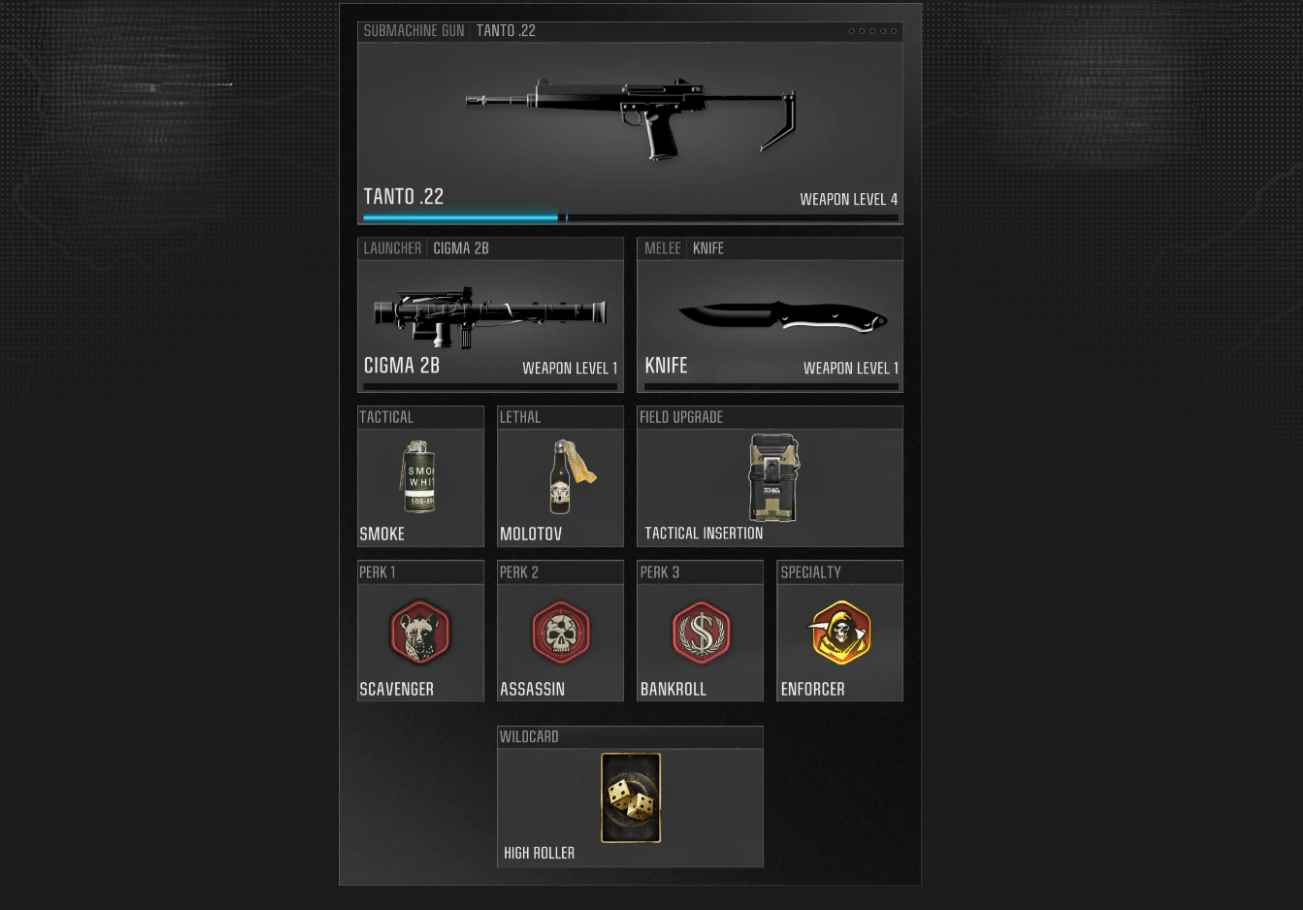Choose the Enforcer specialty slot
Viewport: 1303px width, 910px height.
click(x=840, y=632)
